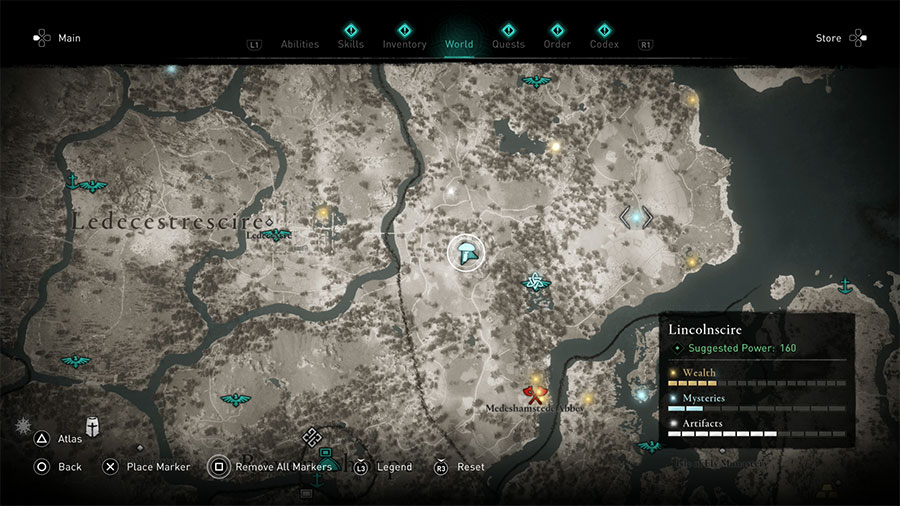This screenshot has height=506, width=900.
Task: Click the Ledecestre fast travel bird marker
Action: point(275,235)
